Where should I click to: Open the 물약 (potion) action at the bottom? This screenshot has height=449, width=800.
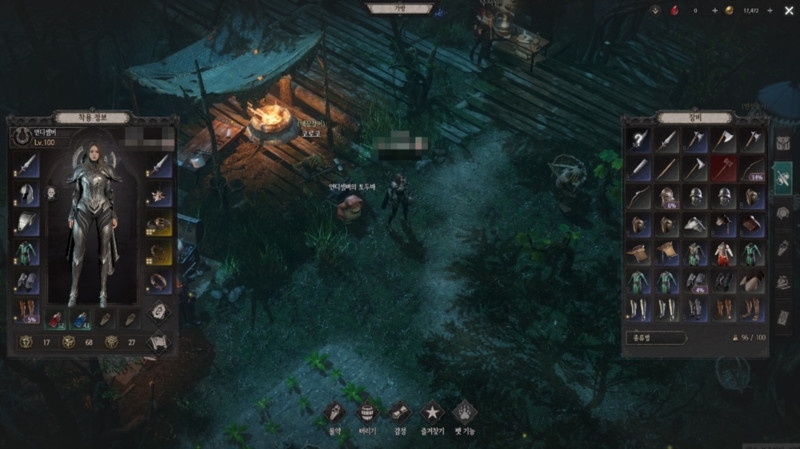point(336,411)
